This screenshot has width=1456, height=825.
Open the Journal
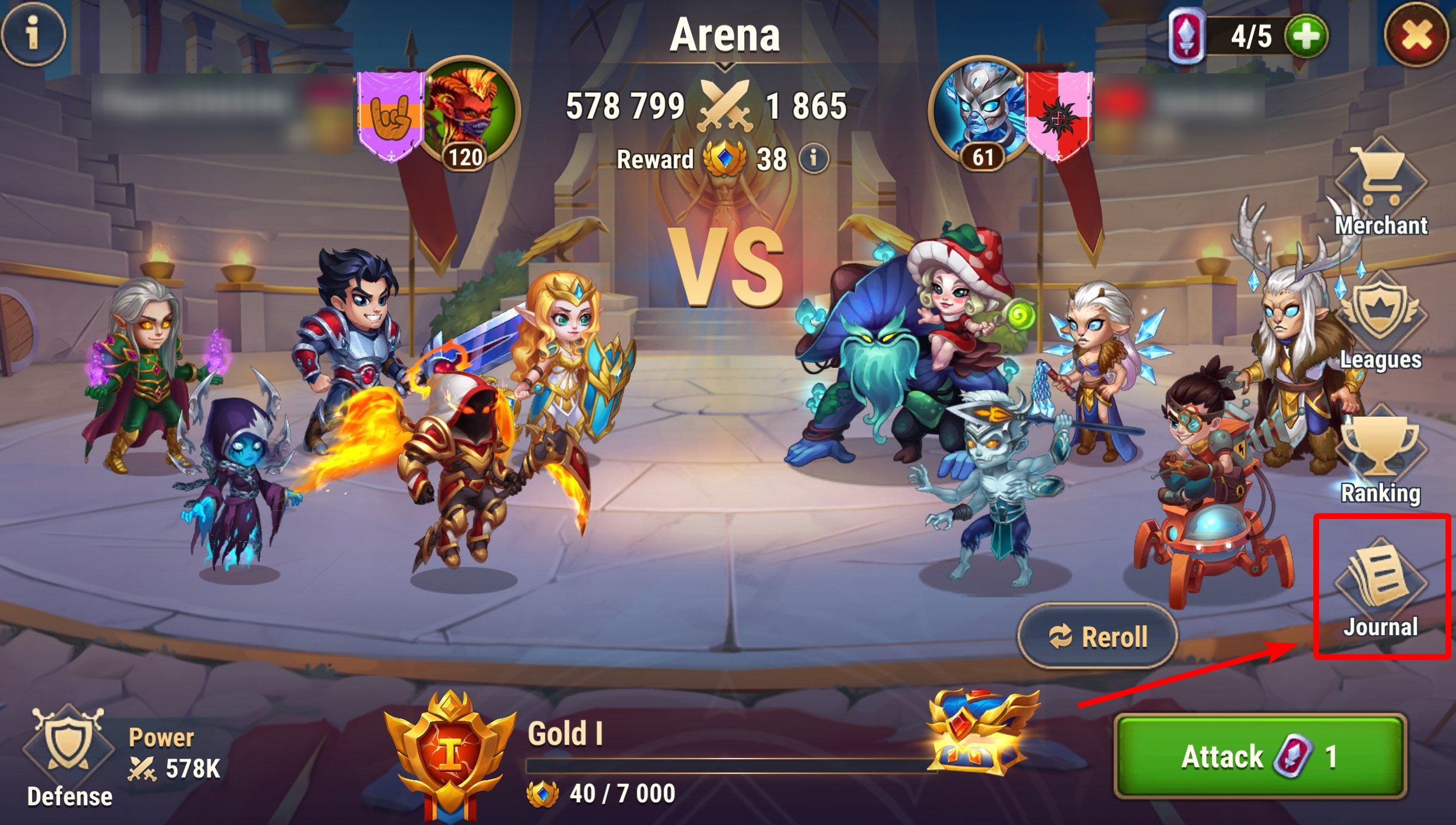click(x=1380, y=588)
